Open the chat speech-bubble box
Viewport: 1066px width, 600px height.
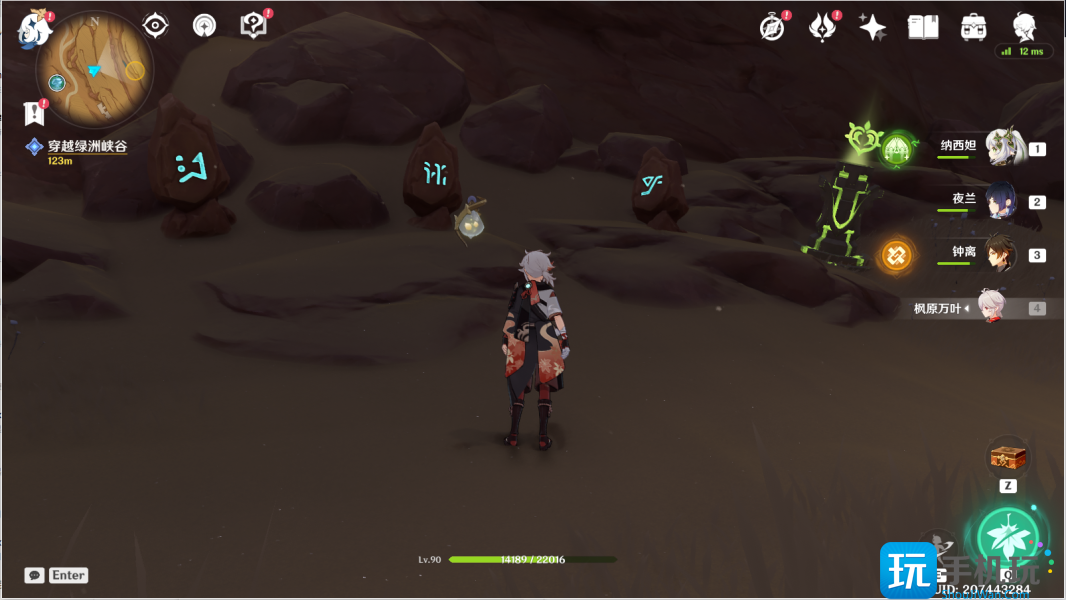(35, 575)
